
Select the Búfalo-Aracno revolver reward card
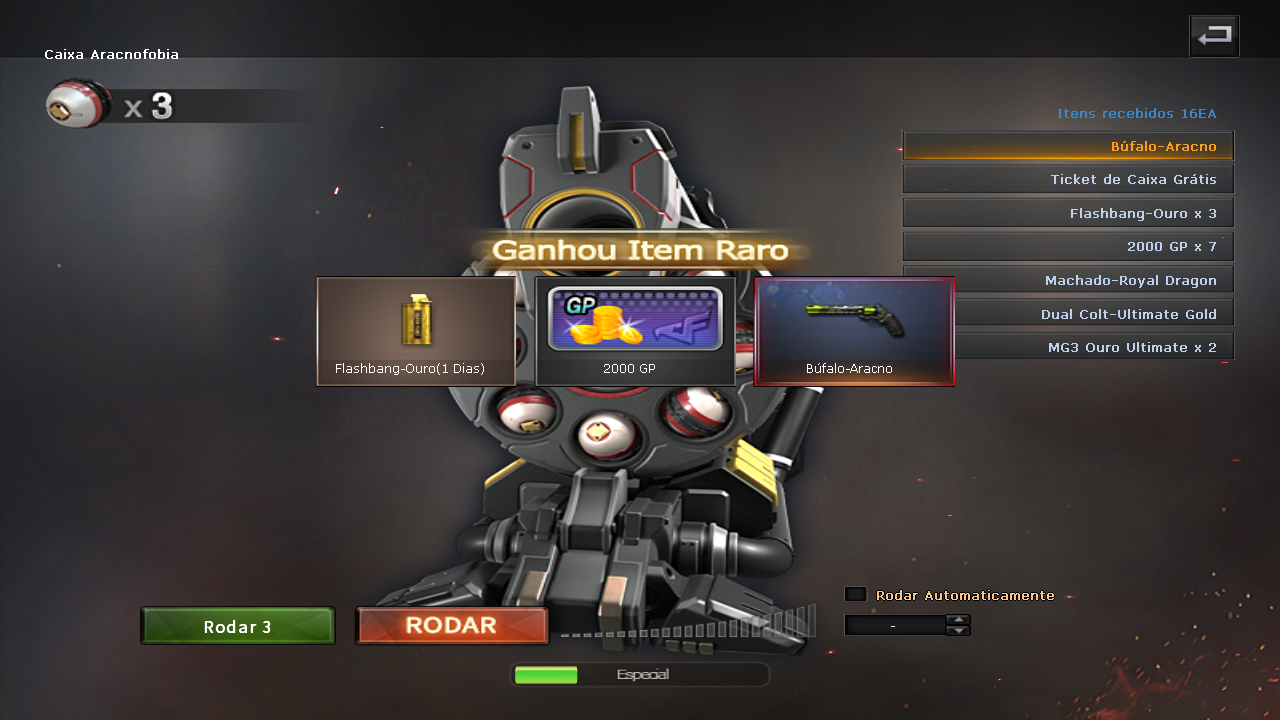[x=854, y=331]
